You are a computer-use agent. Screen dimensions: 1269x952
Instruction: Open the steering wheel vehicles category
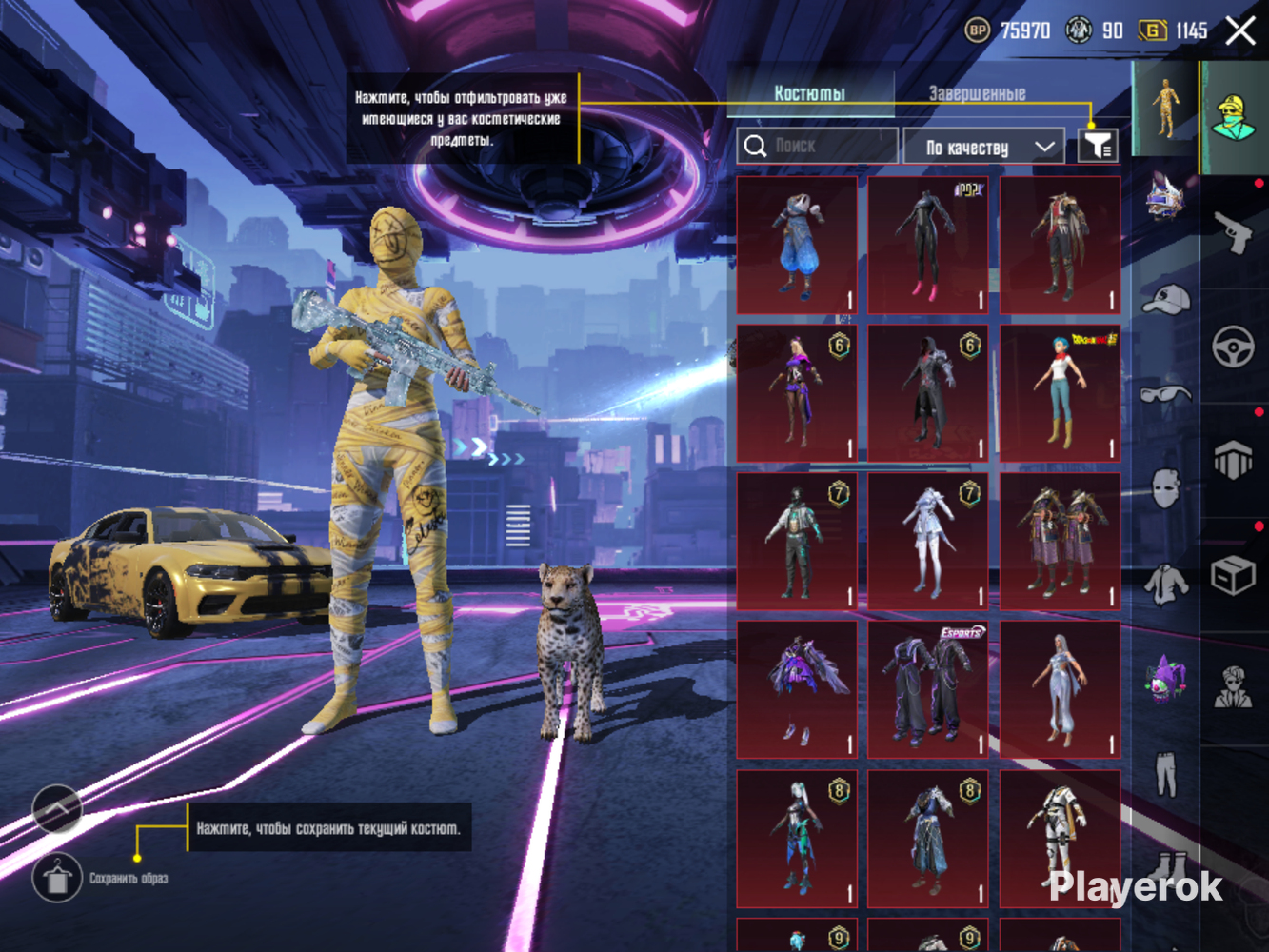tap(1233, 347)
